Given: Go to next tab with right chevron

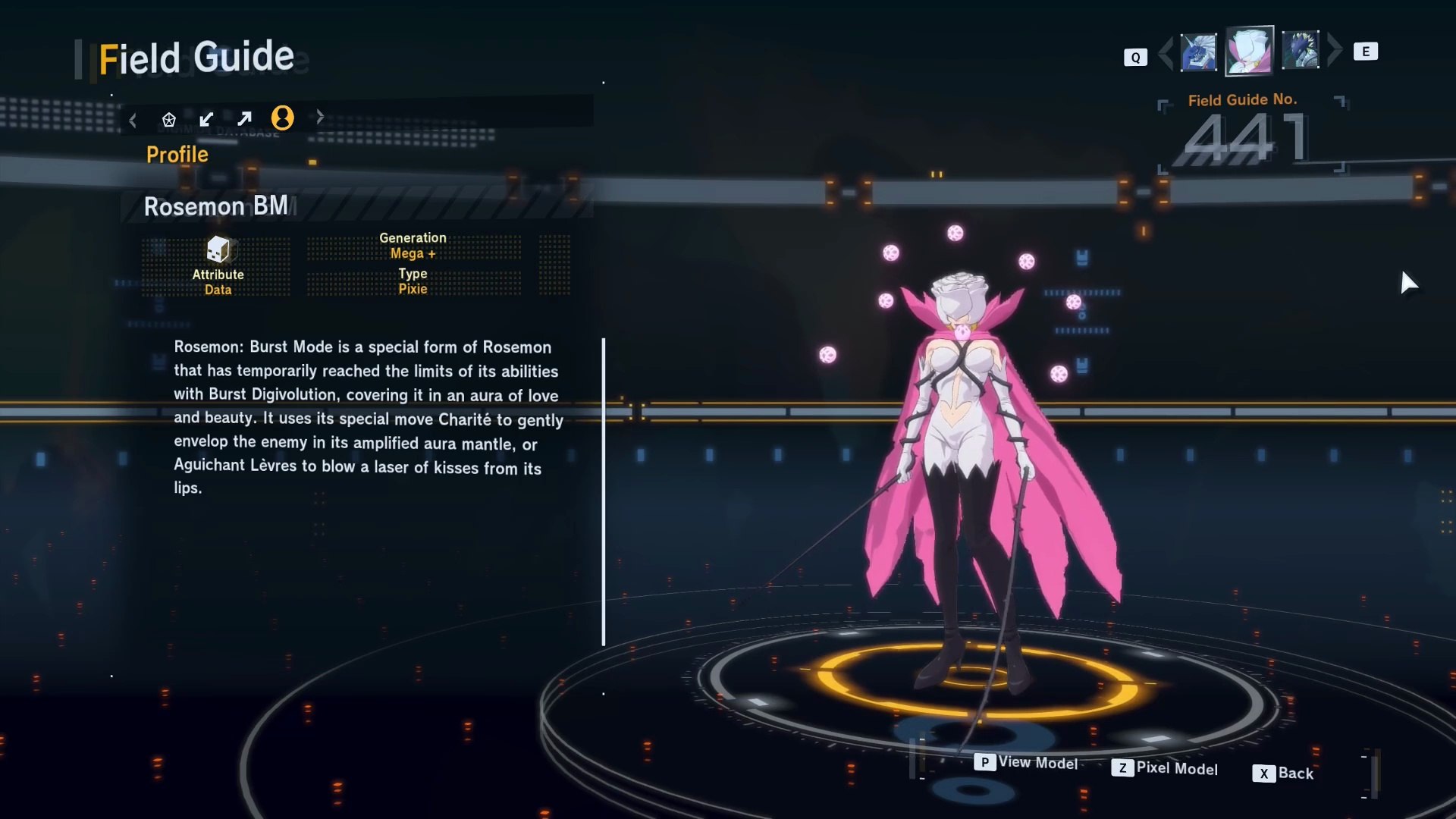Looking at the screenshot, I should tap(320, 117).
